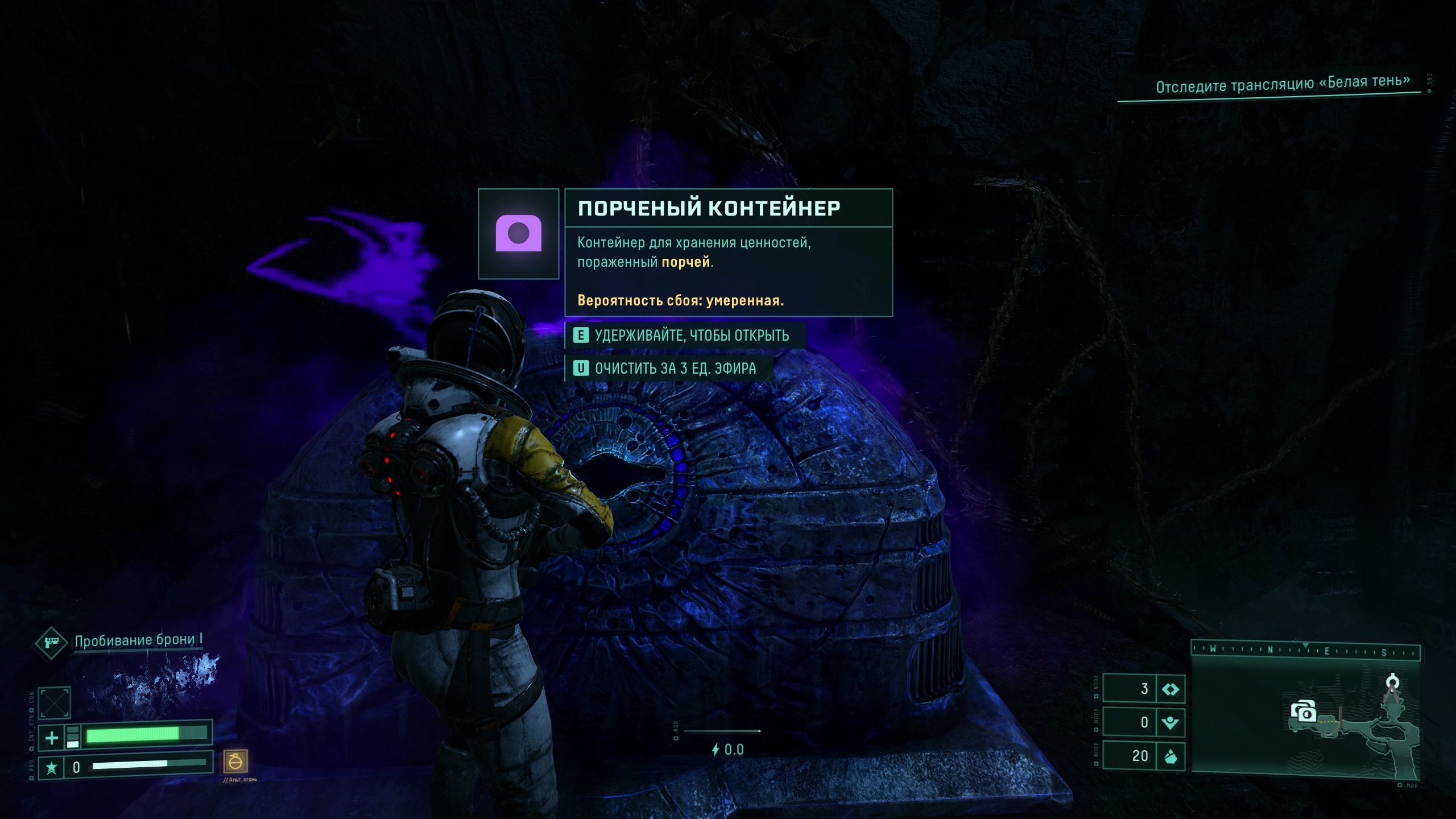
Task: Click the obolite crystal resource icon
Action: 1170,756
